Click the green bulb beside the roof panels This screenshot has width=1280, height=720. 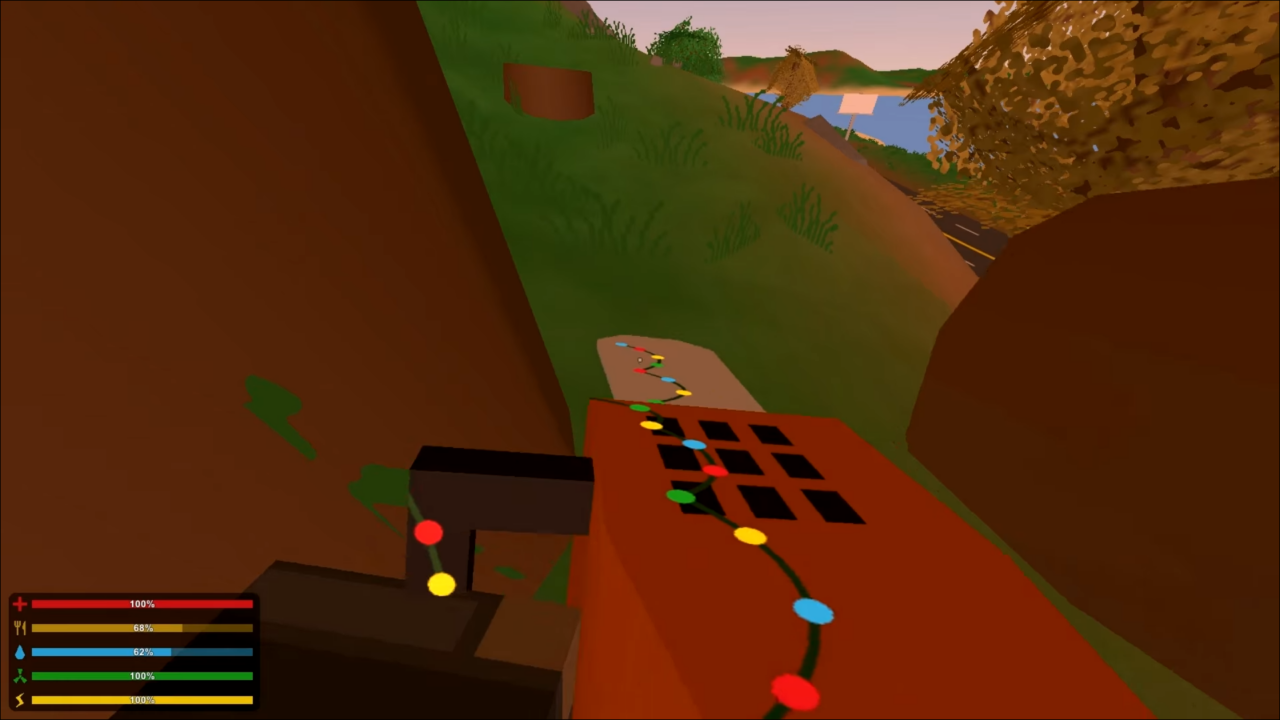point(679,496)
